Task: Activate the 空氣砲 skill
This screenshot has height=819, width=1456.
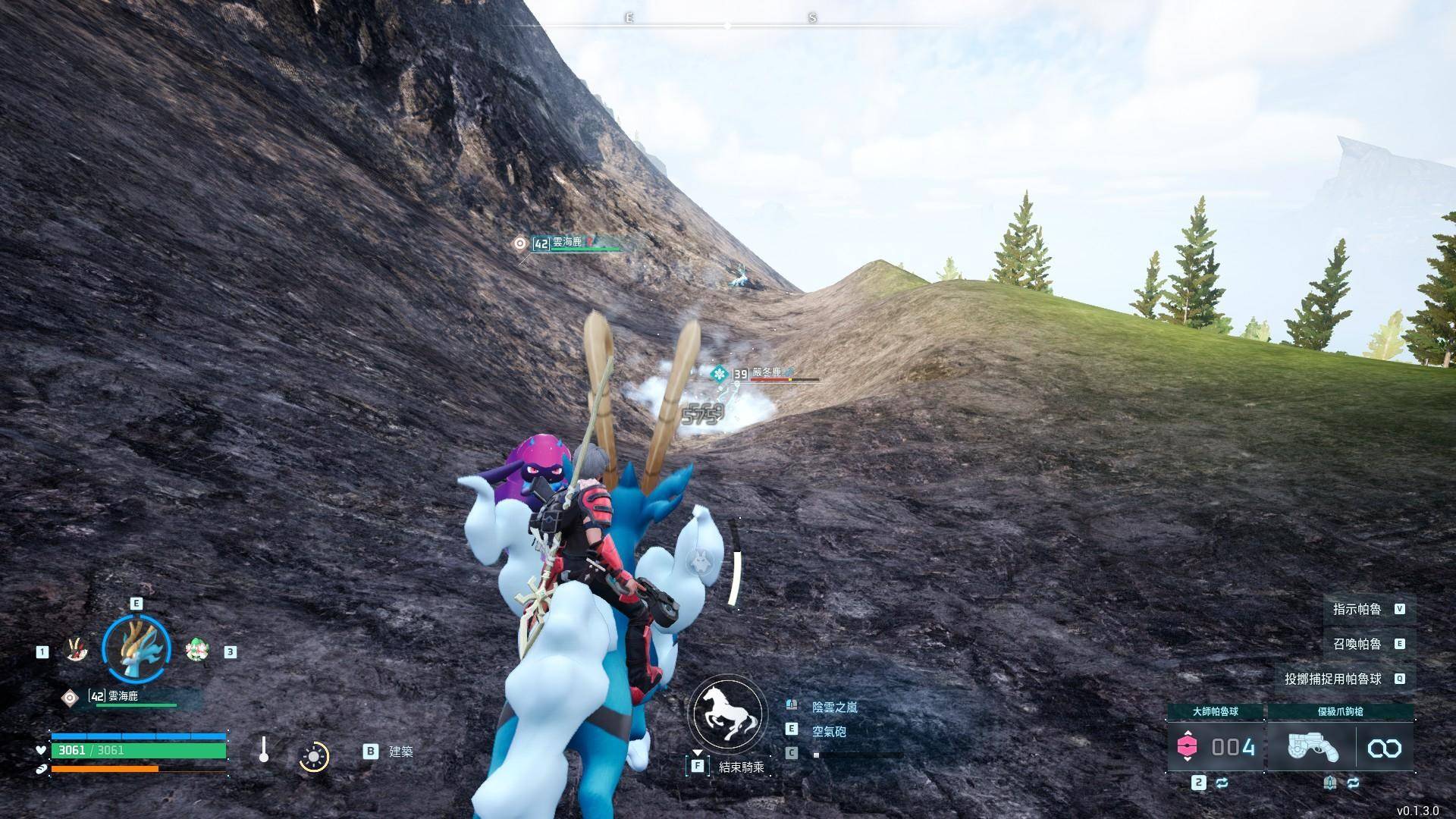Action: pos(829,731)
